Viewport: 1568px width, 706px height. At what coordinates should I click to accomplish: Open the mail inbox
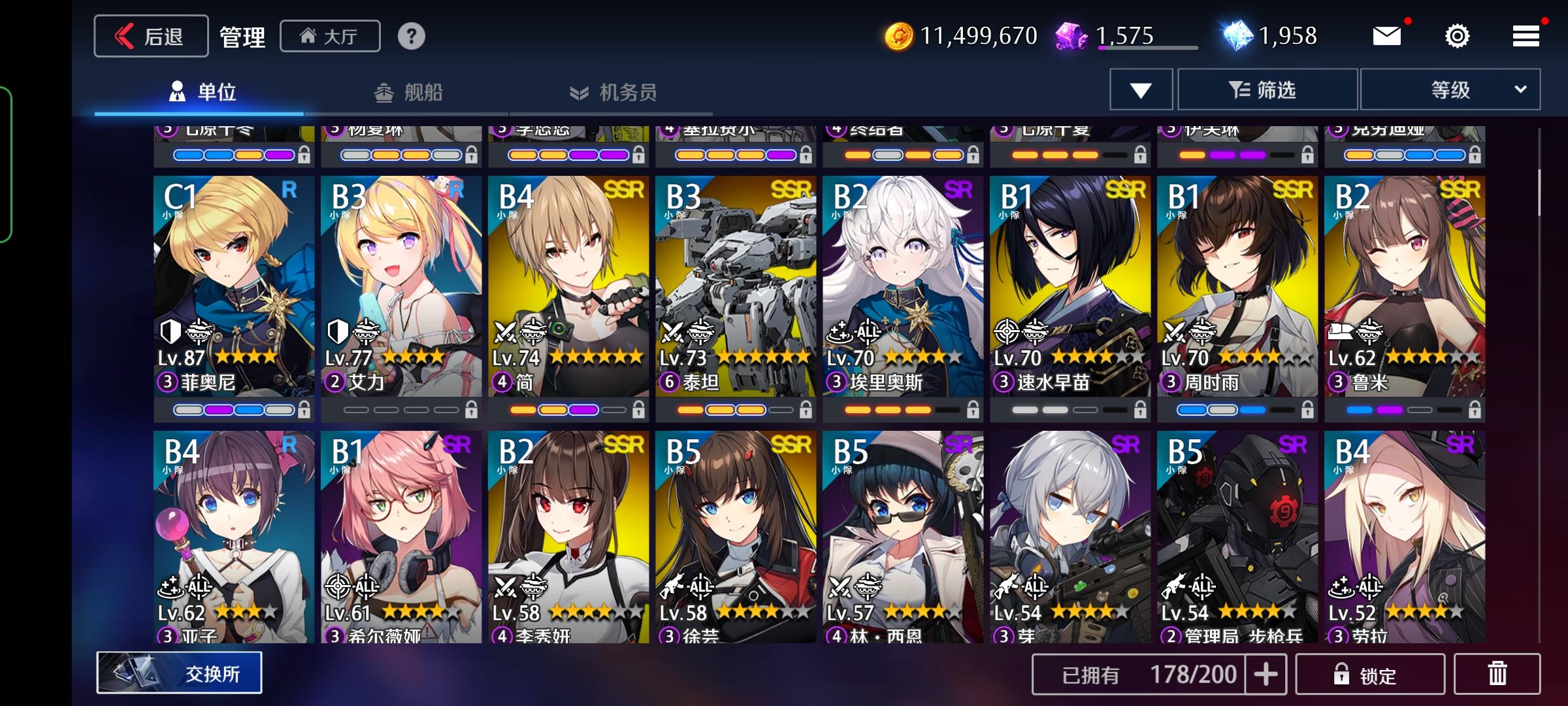click(x=1388, y=36)
